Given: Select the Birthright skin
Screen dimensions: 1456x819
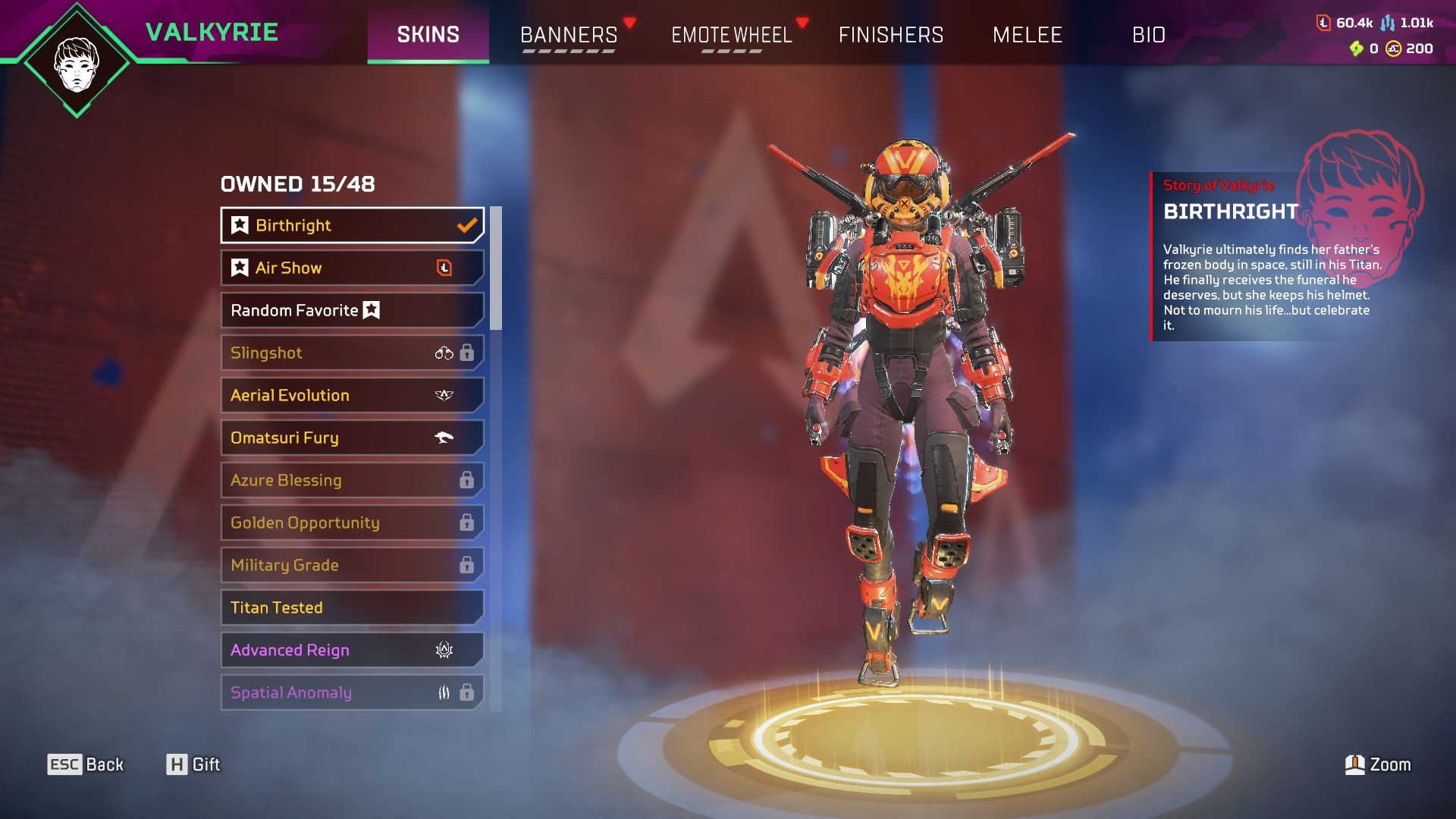Looking at the screenshot, I should (352, 225).
